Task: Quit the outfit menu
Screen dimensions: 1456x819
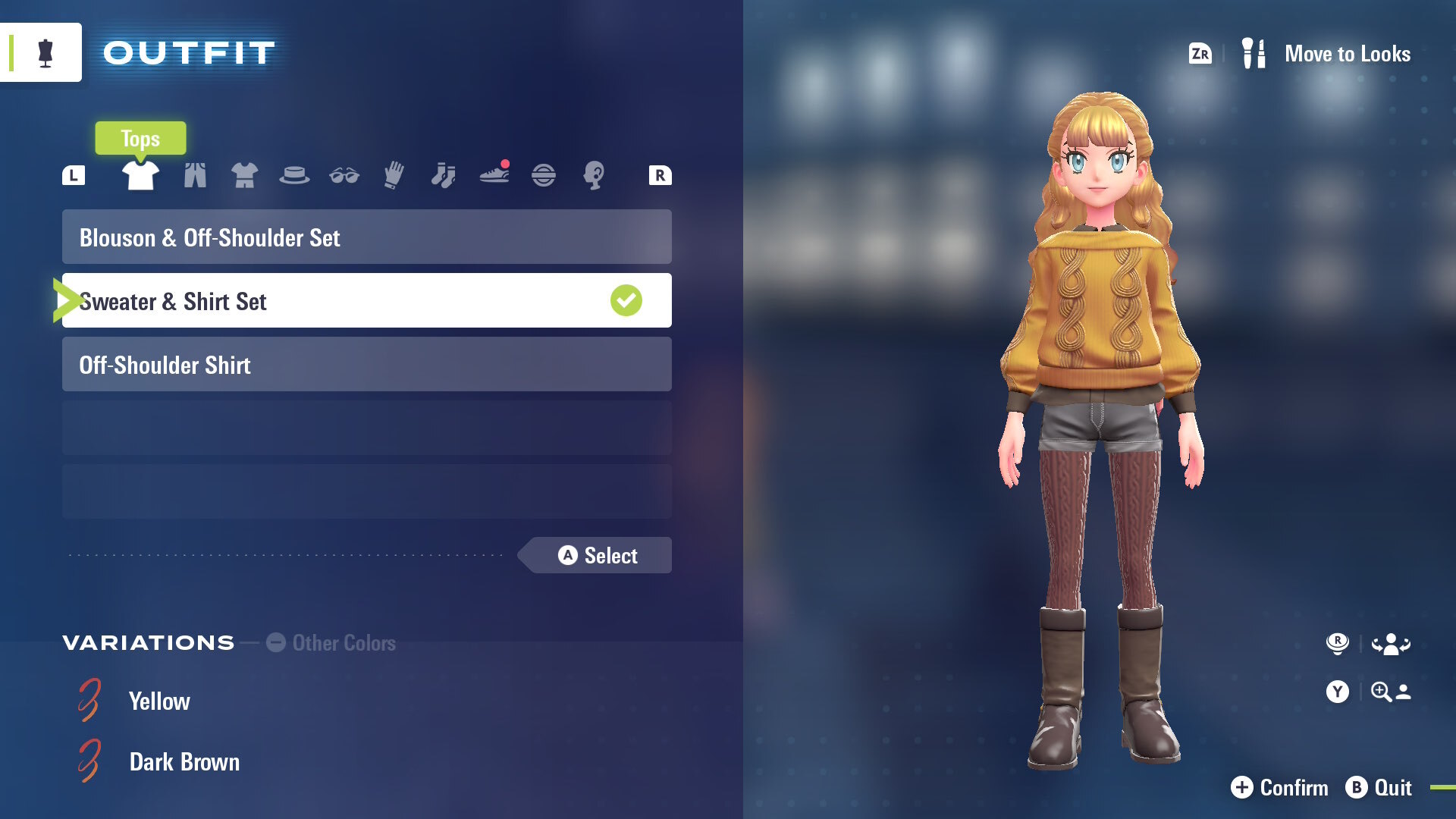Action: click(1379, 788)
